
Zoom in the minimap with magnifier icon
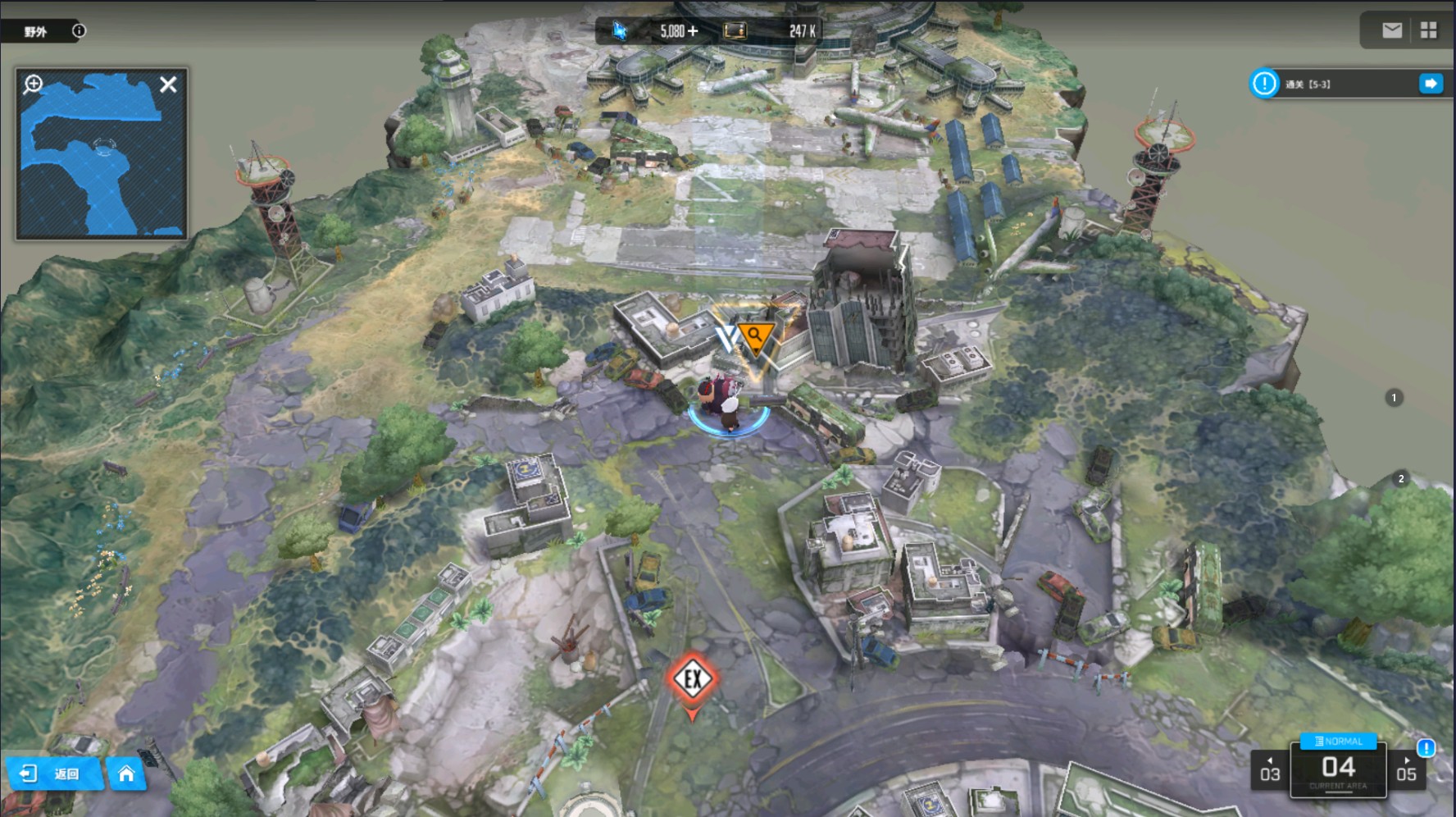point(34,84)
